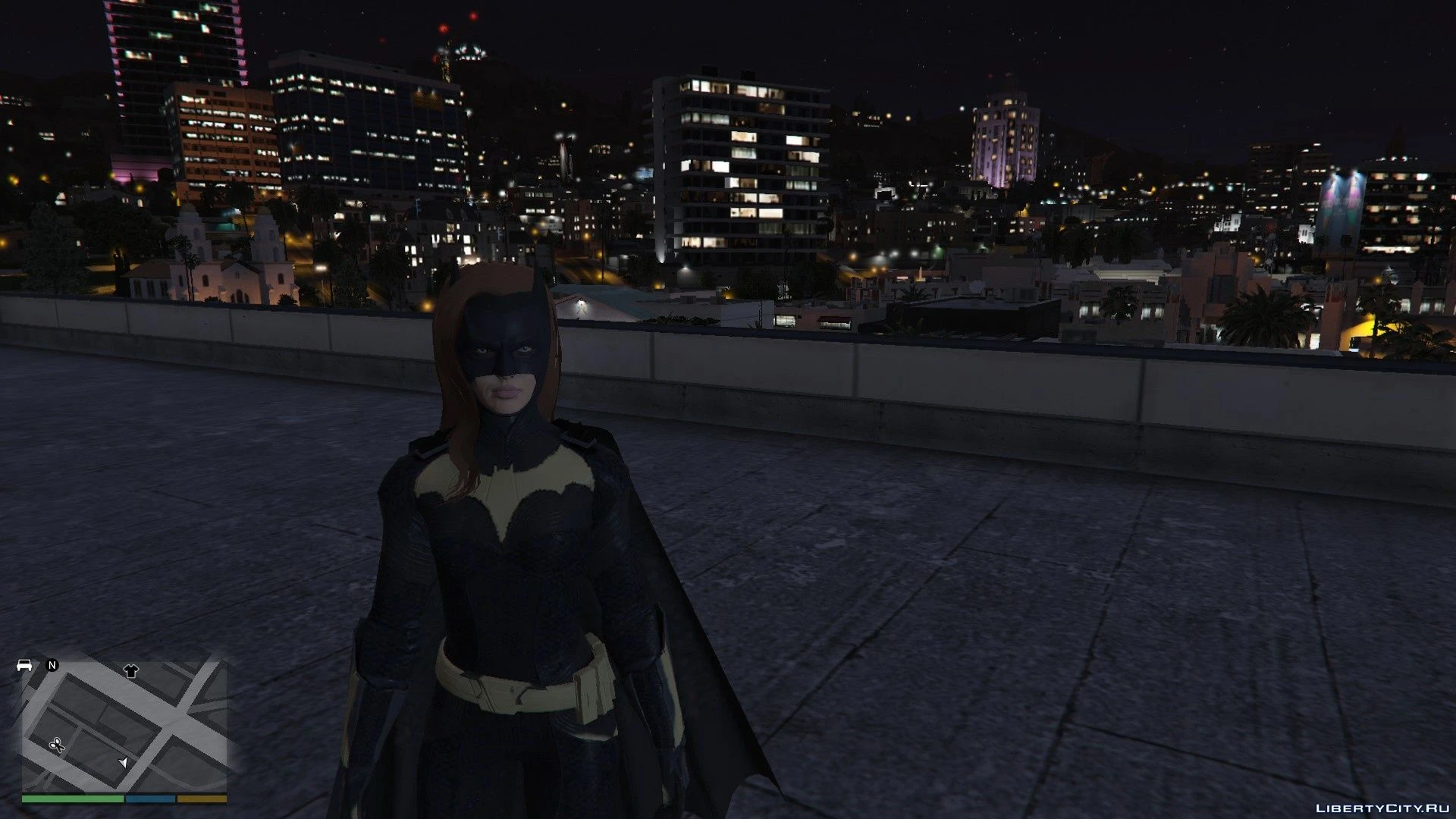Select Batgirl standing on the rooftop
The image size is (1456, 819).
[x=508, y=546]
